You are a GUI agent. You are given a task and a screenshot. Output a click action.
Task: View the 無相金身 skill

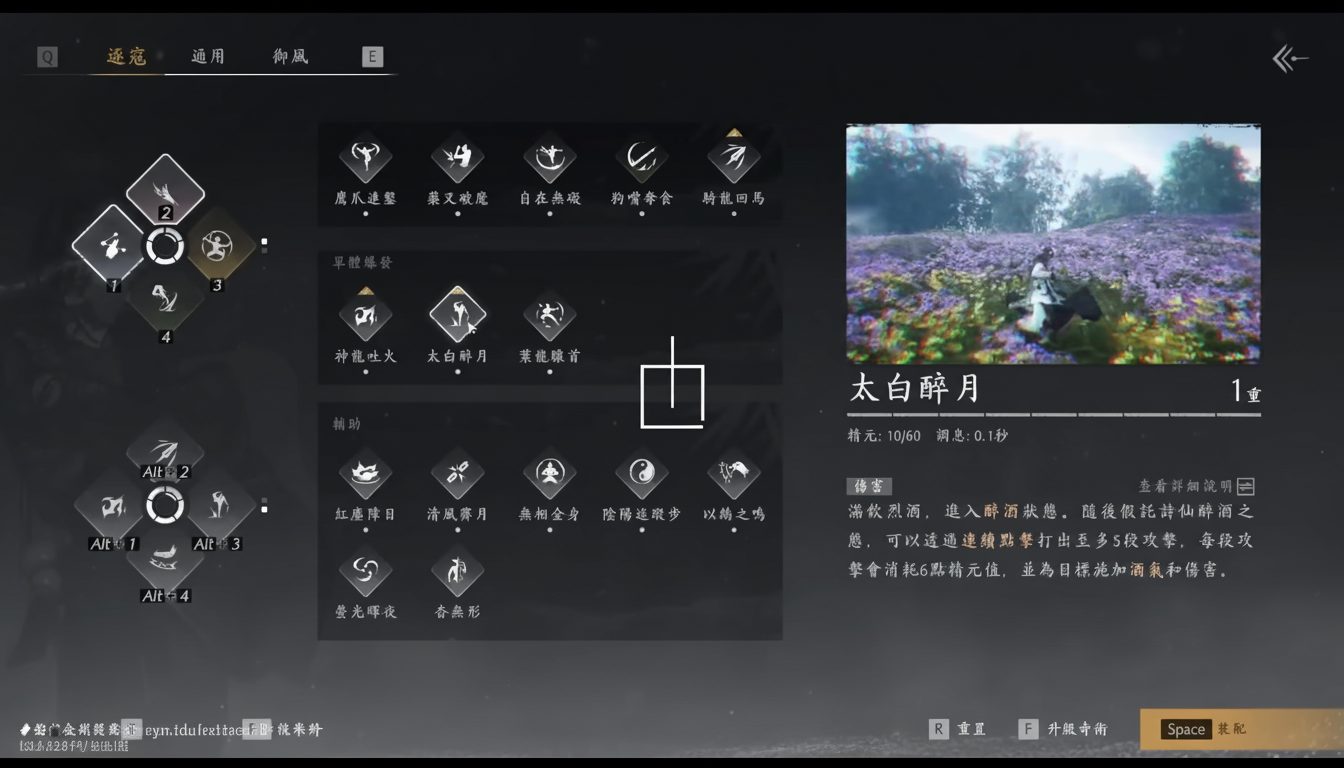[x=549, y=475]
